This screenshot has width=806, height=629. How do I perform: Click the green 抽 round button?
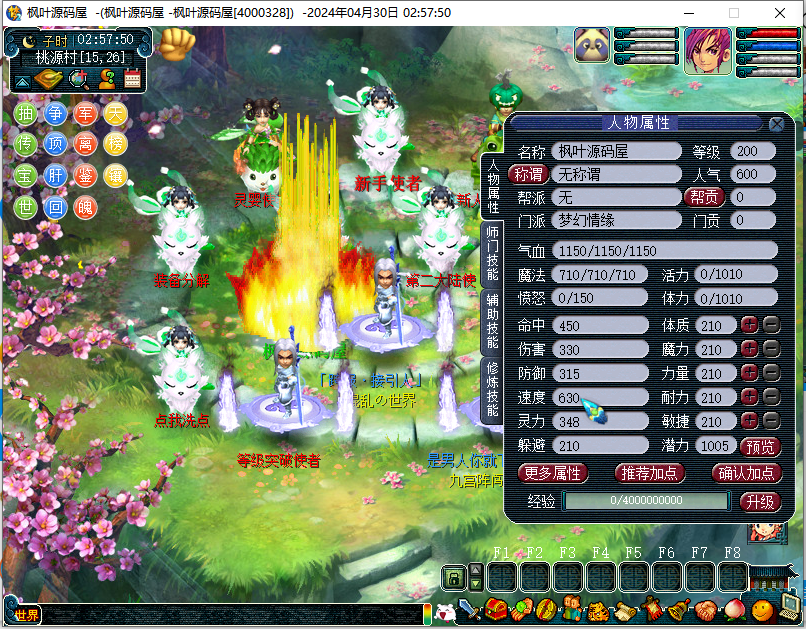click(26, 113)
